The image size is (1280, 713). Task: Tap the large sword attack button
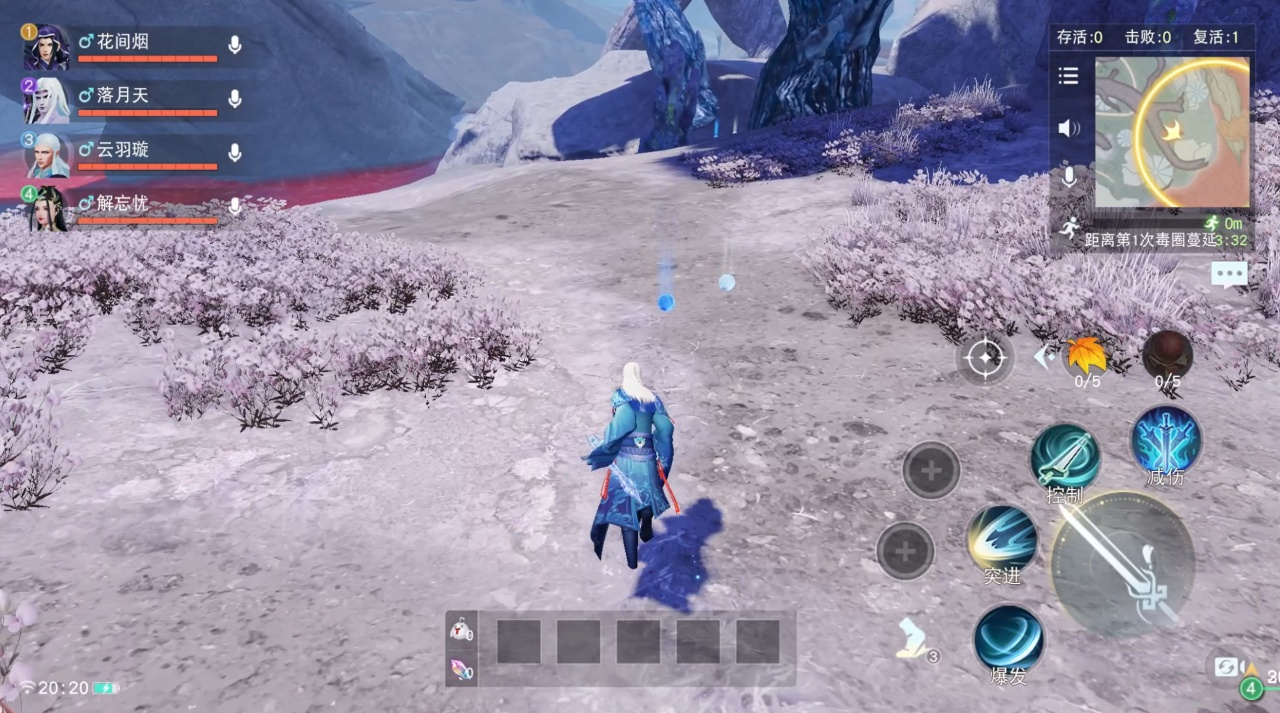pyautogui.click(x=1123, y=563)
